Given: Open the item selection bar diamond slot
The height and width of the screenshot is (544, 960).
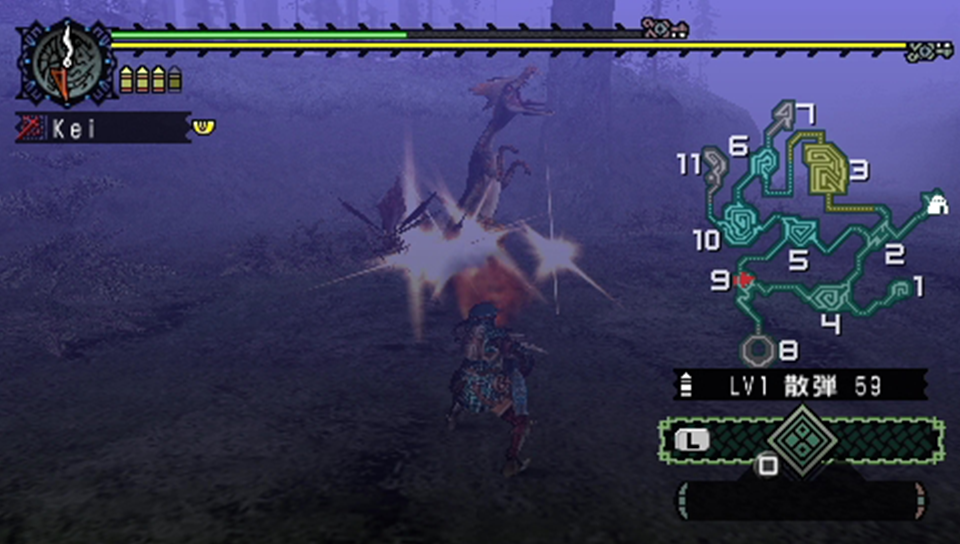Looking at the screenshot, I should click(800, 438).
